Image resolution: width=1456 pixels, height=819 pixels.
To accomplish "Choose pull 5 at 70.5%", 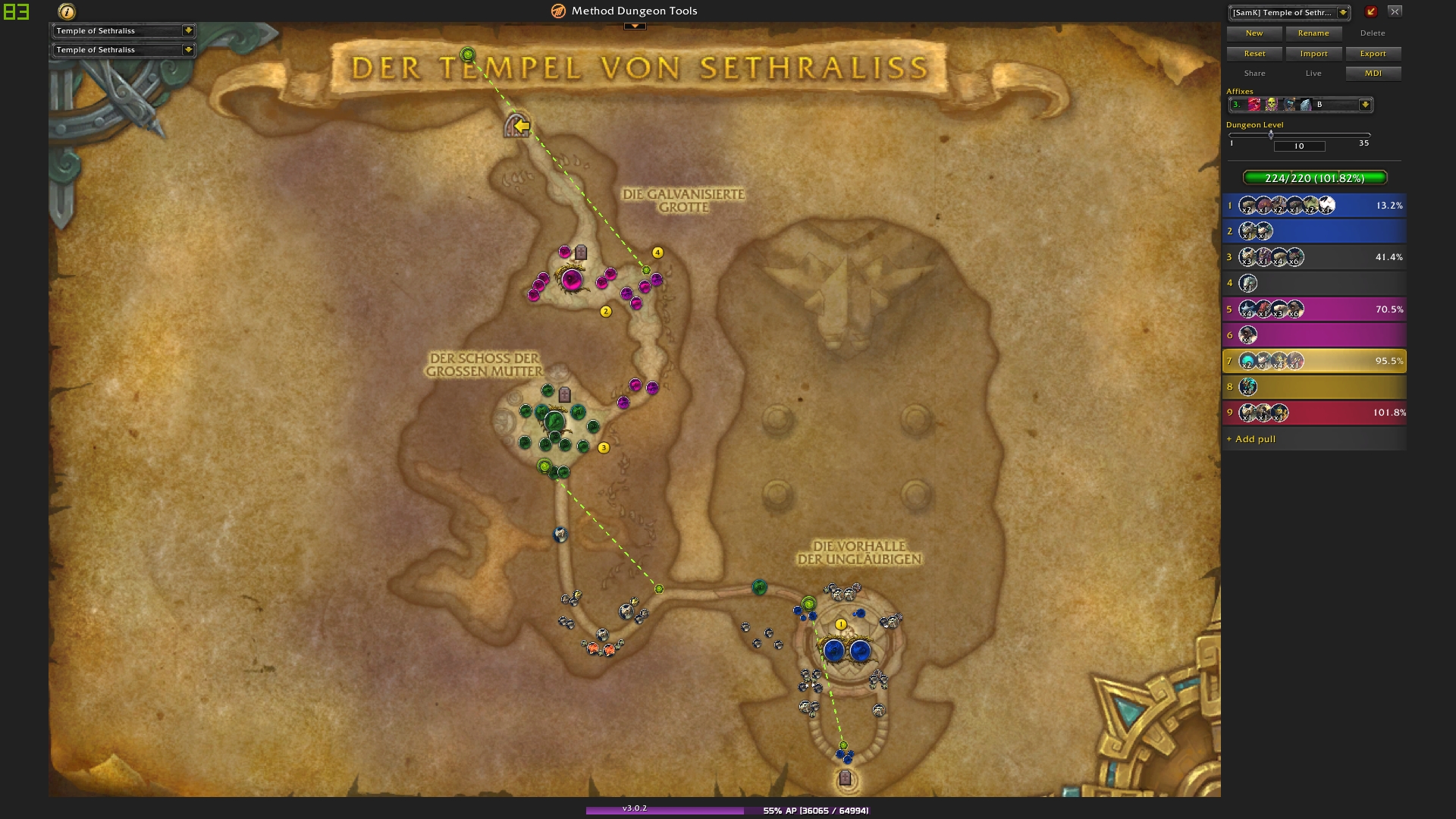I will click(x=1314, y=309).
